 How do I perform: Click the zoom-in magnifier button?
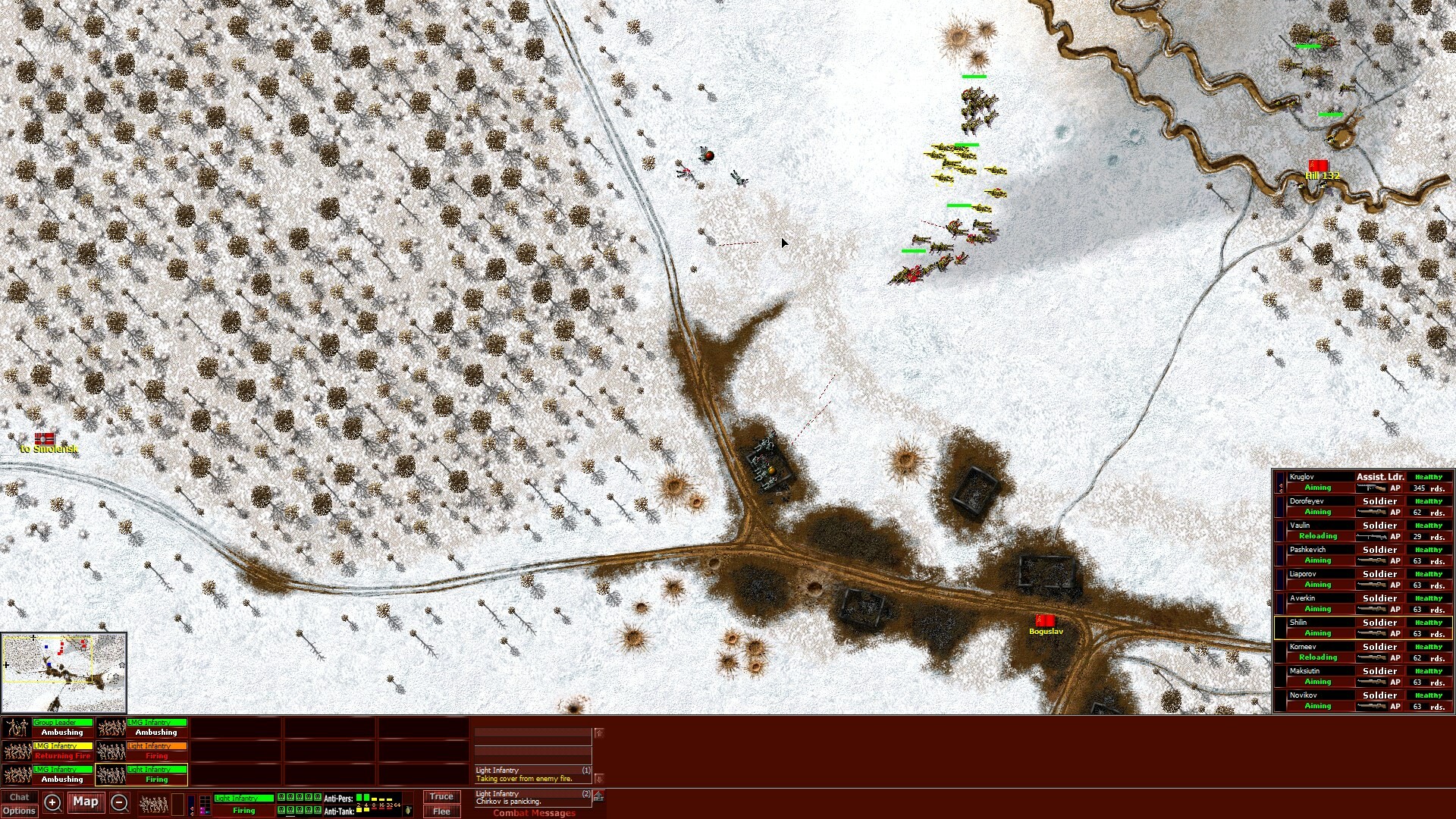coord(52,802)
